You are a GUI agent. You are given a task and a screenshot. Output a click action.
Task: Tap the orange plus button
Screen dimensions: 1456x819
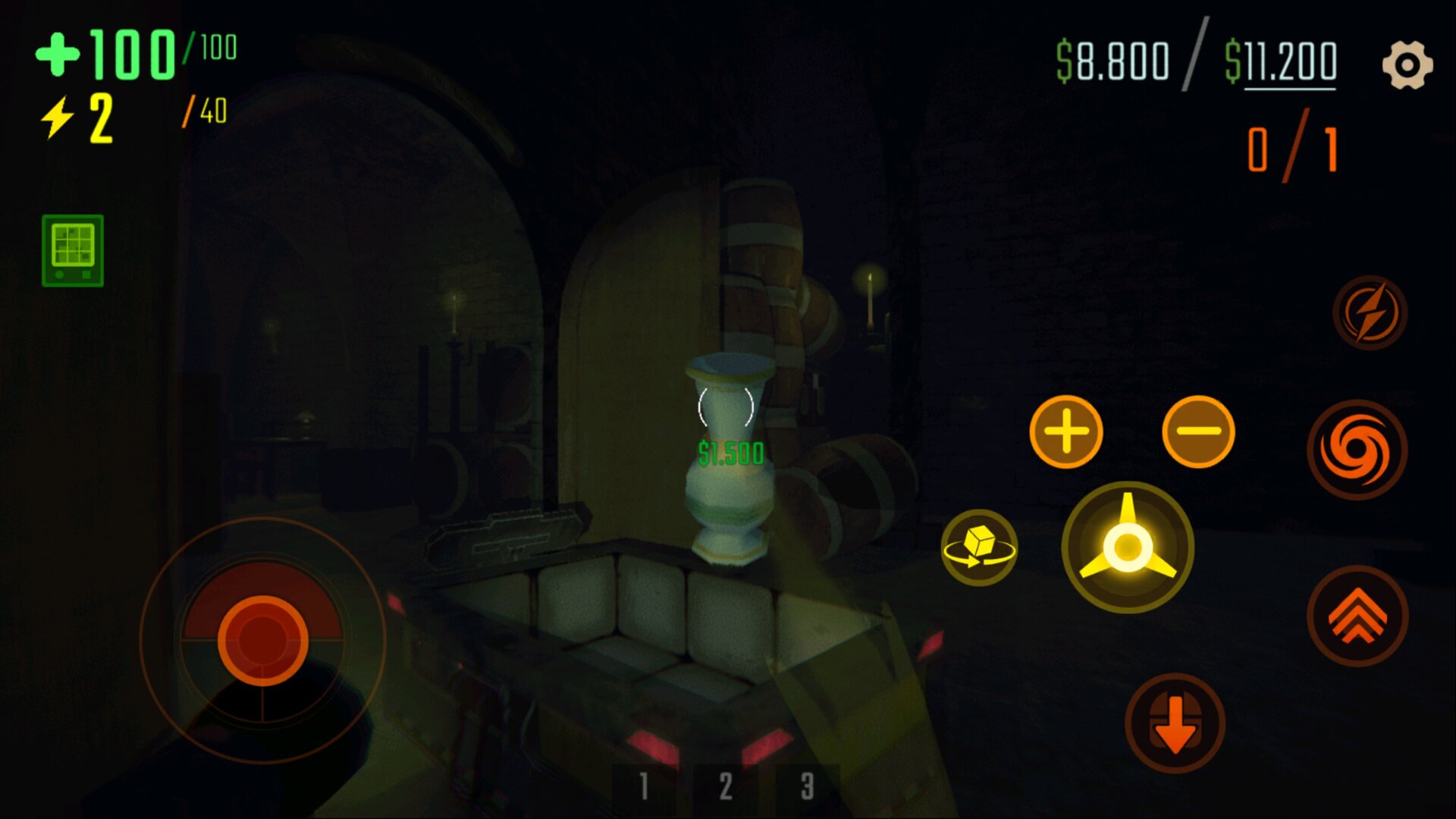[x=1065, y=431]
